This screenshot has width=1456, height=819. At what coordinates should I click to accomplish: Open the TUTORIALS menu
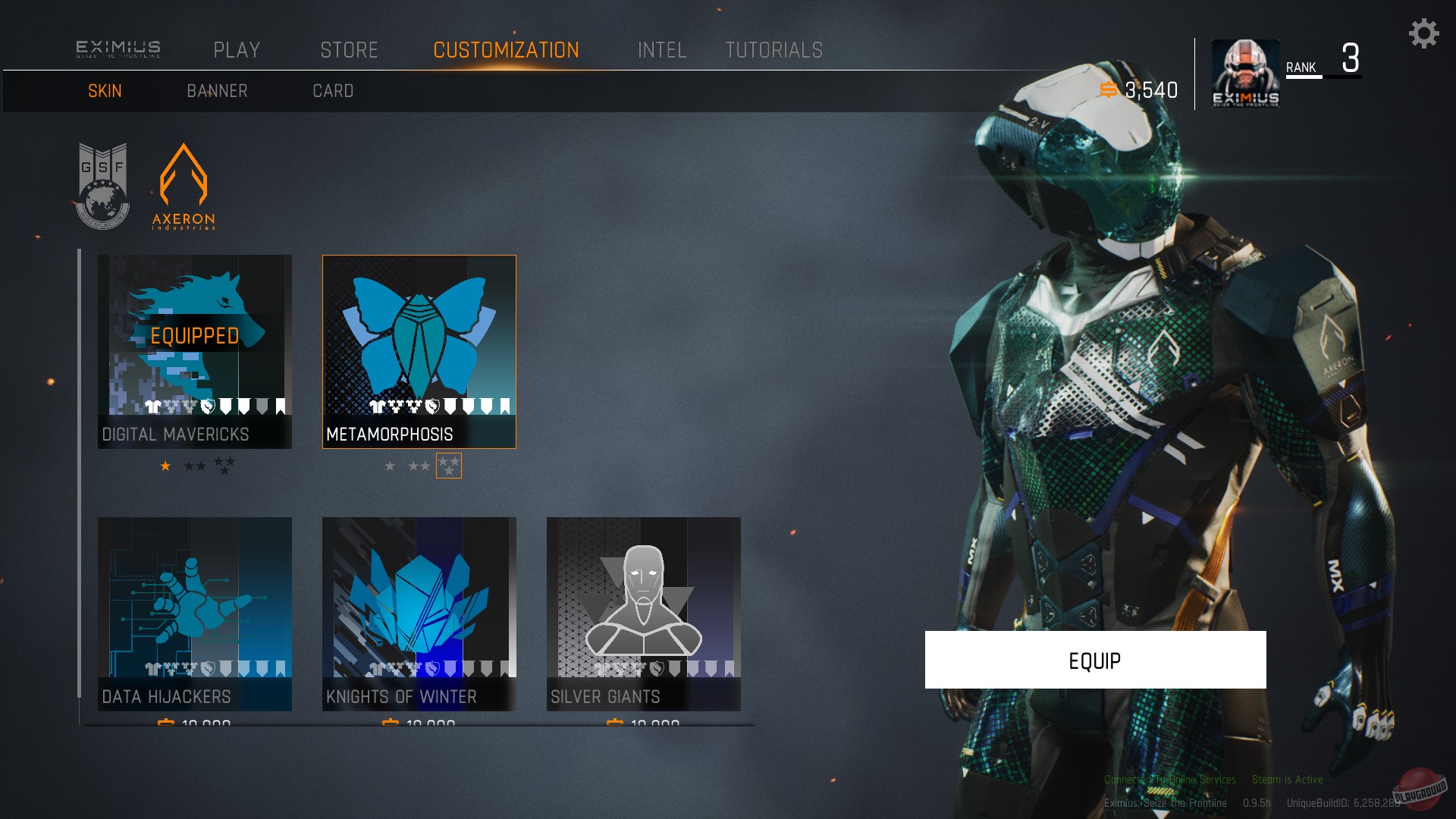pyautogui.click(x=774, y=50)
